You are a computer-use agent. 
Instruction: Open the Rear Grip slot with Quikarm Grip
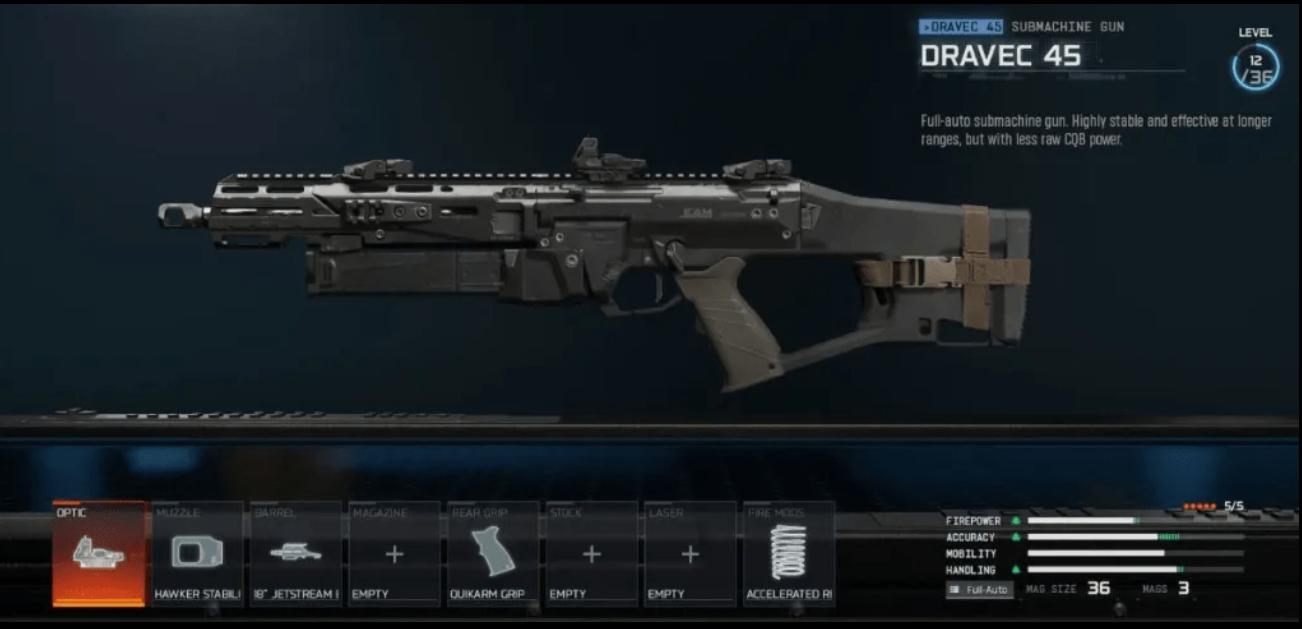click(x=493, y=554)
